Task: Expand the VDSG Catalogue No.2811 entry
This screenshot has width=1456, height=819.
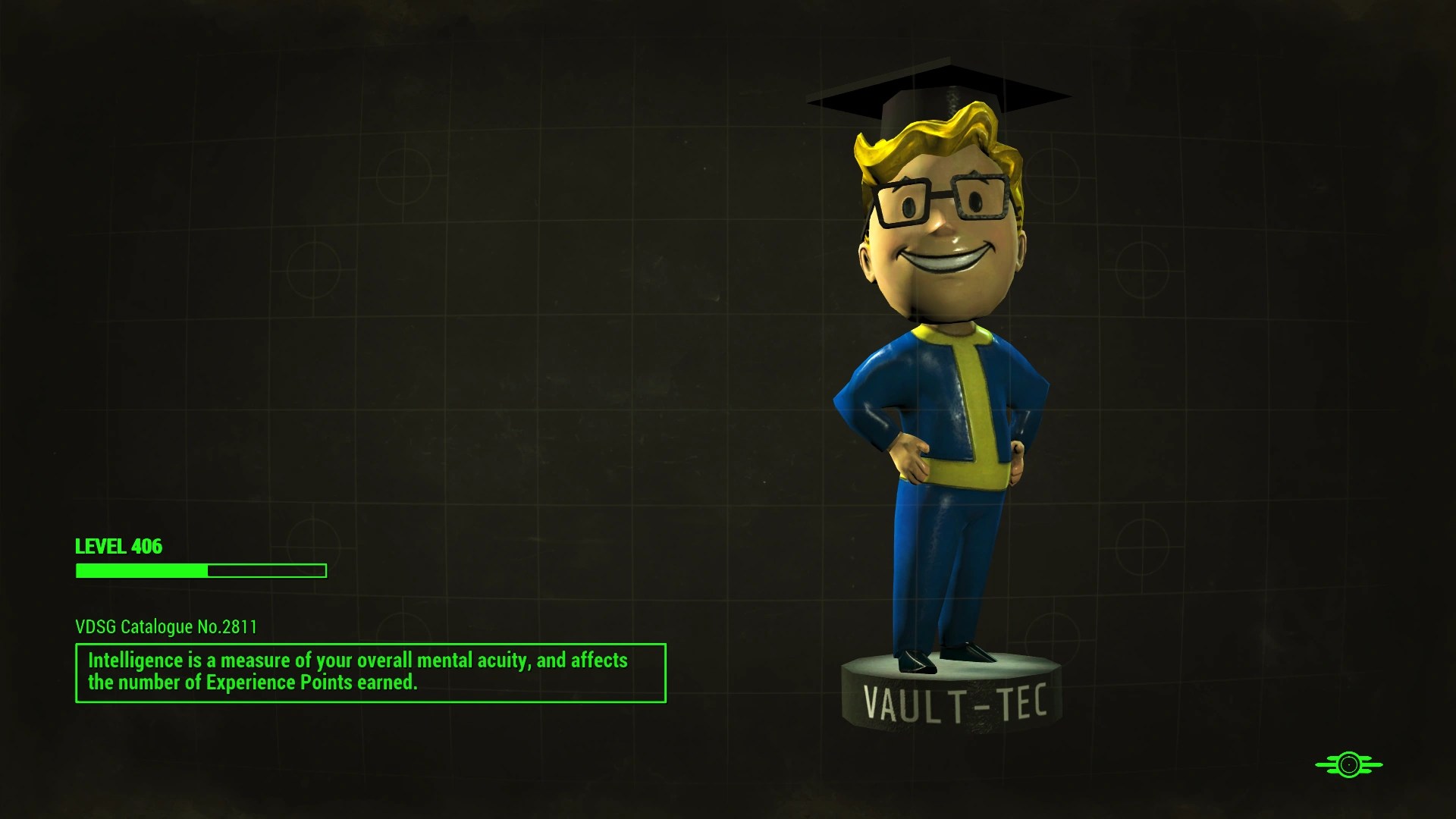Action: point(165,628)
